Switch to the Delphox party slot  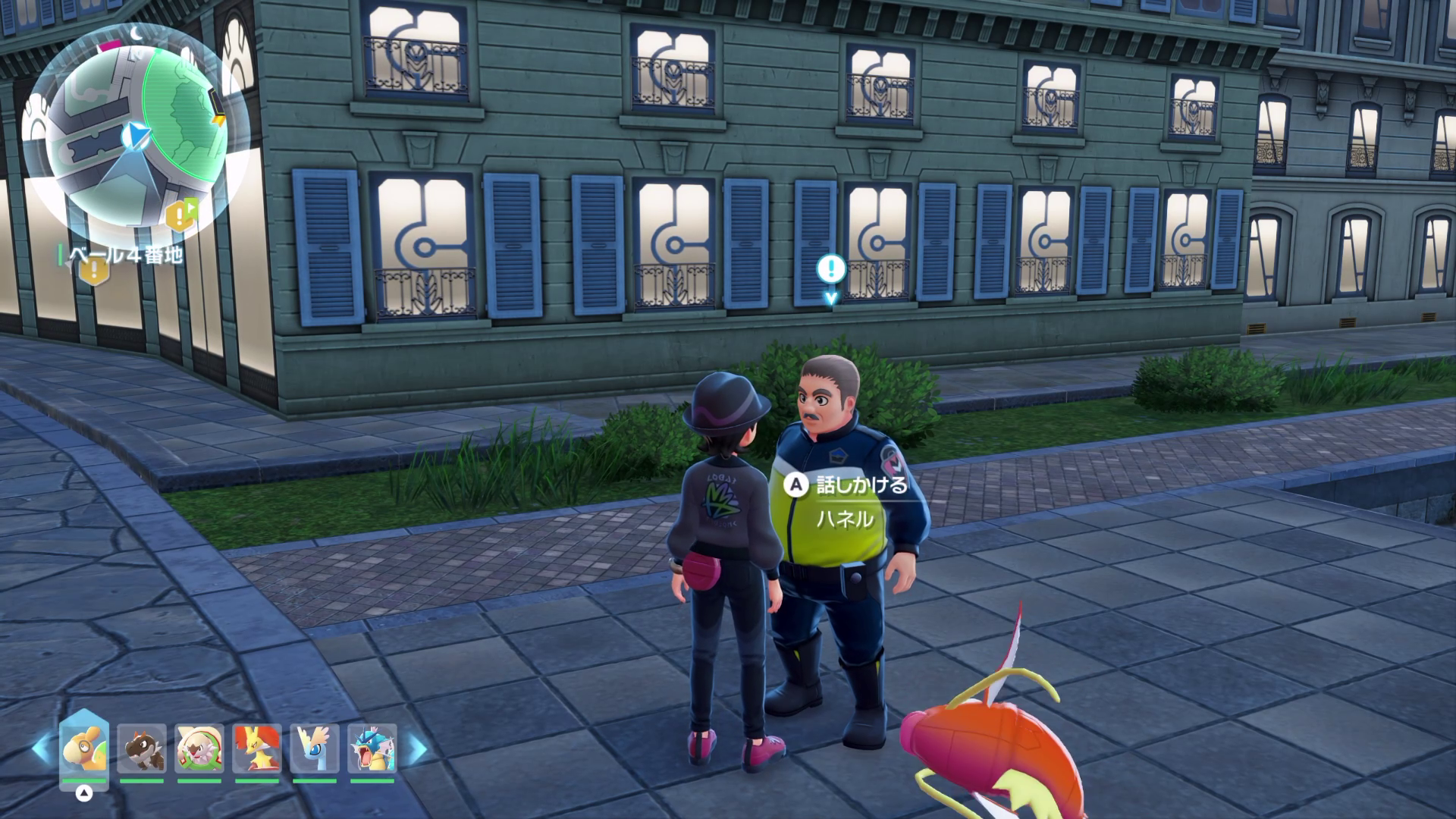[x=257, y=749]
